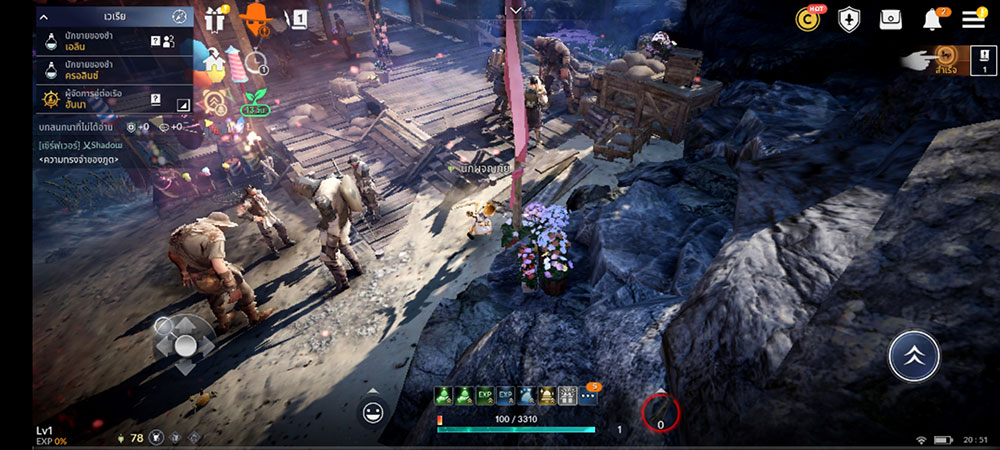
Task: Tap the completed quest horse button
Action: click(941, 56)
